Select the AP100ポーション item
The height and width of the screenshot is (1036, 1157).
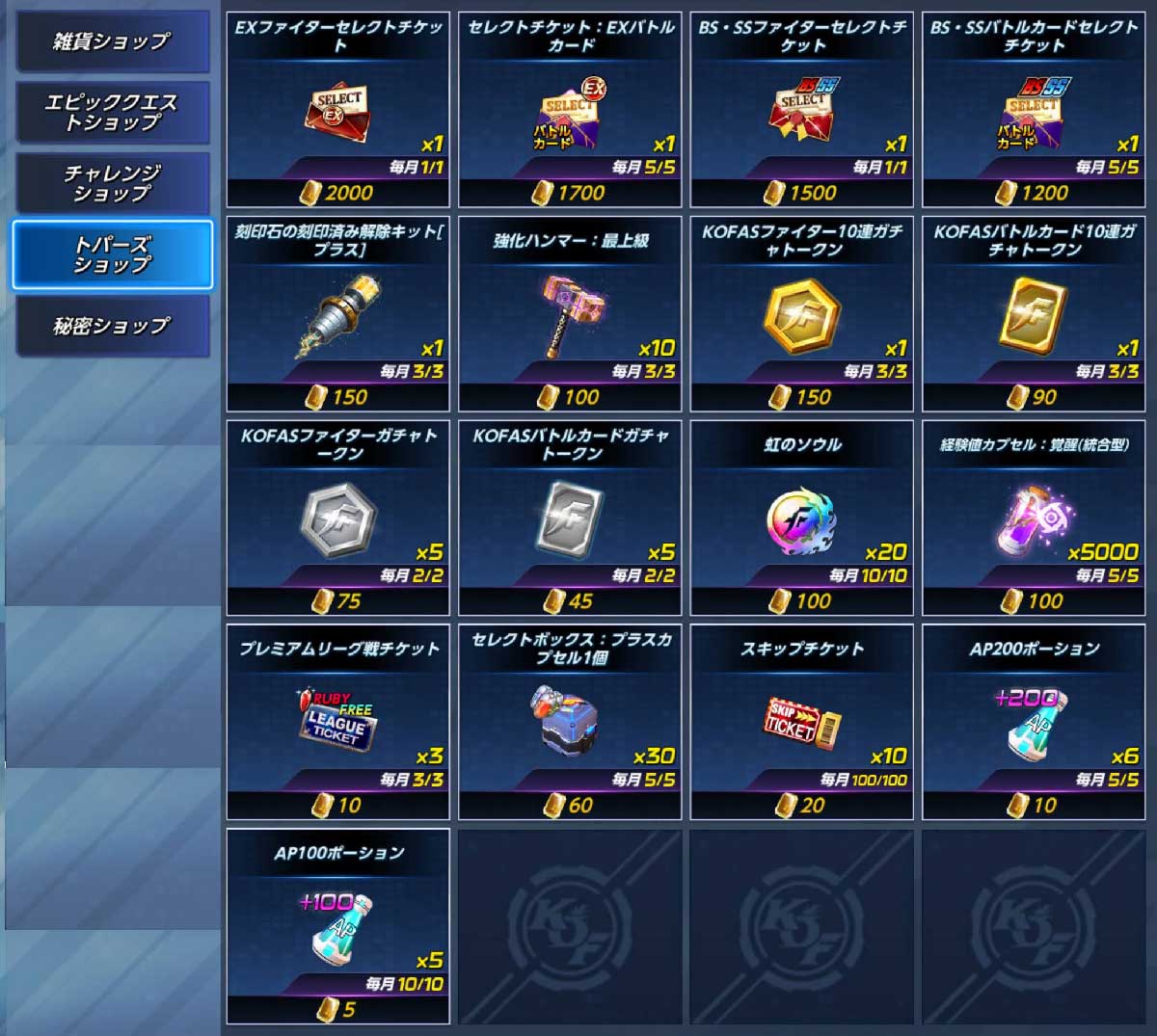[337, 927]
